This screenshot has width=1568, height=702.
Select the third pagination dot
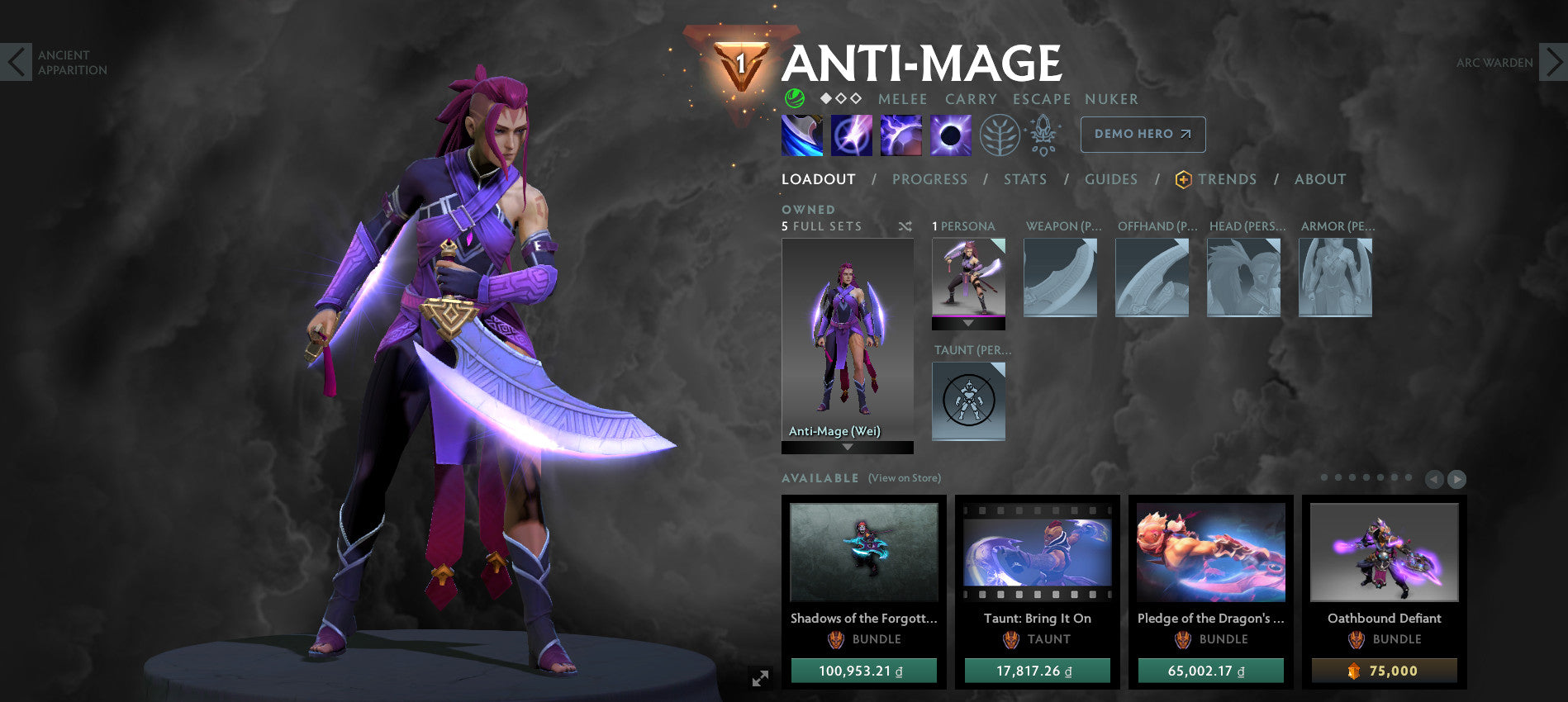tap(1352, 478)
